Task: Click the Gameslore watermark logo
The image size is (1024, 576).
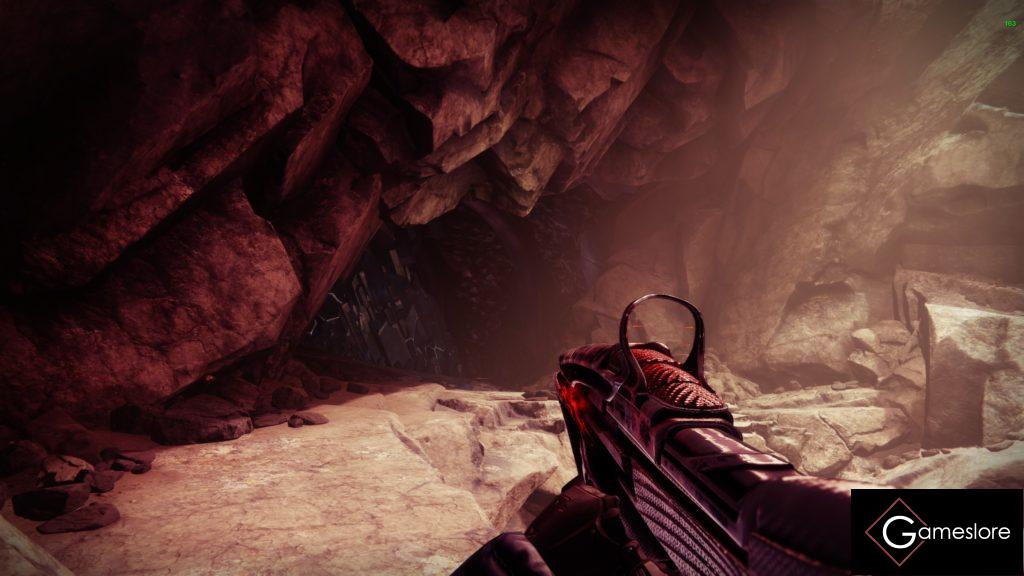Action: [x=937, y=532]
